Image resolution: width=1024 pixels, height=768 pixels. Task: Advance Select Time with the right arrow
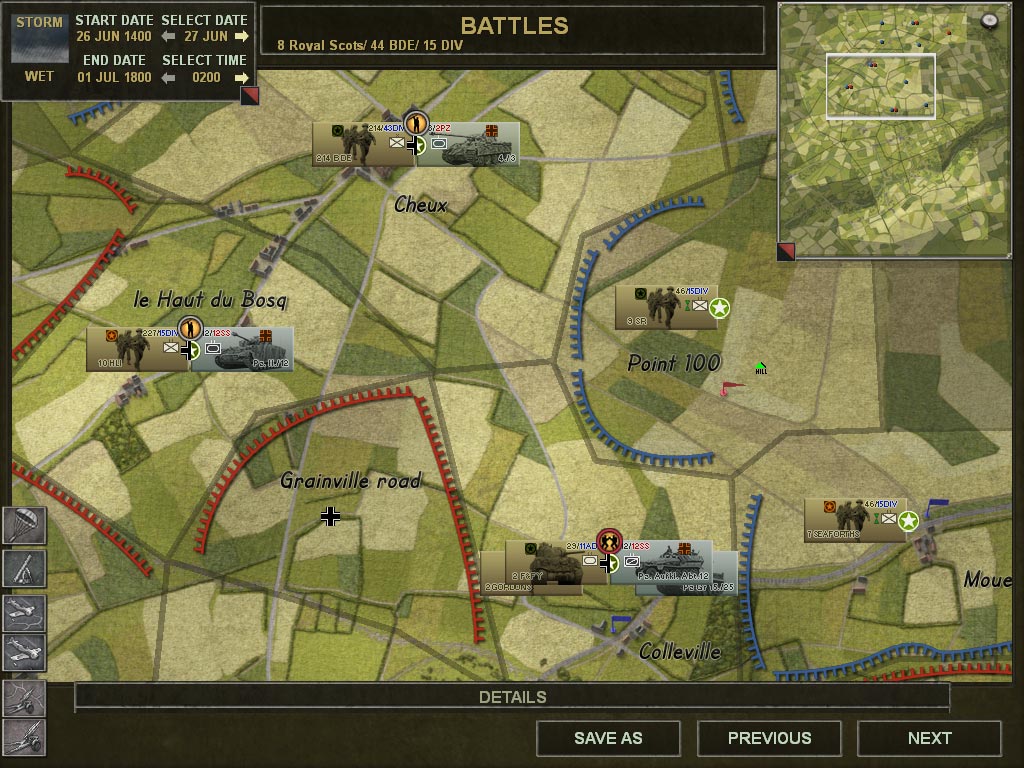(241, 77)
